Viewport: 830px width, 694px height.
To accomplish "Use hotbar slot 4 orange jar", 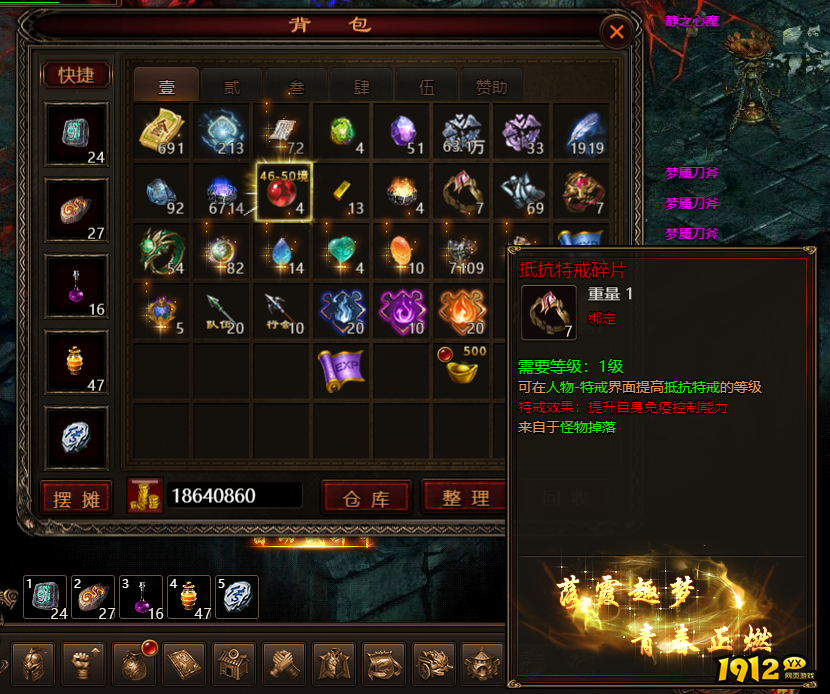I will [x=188, y=597].
